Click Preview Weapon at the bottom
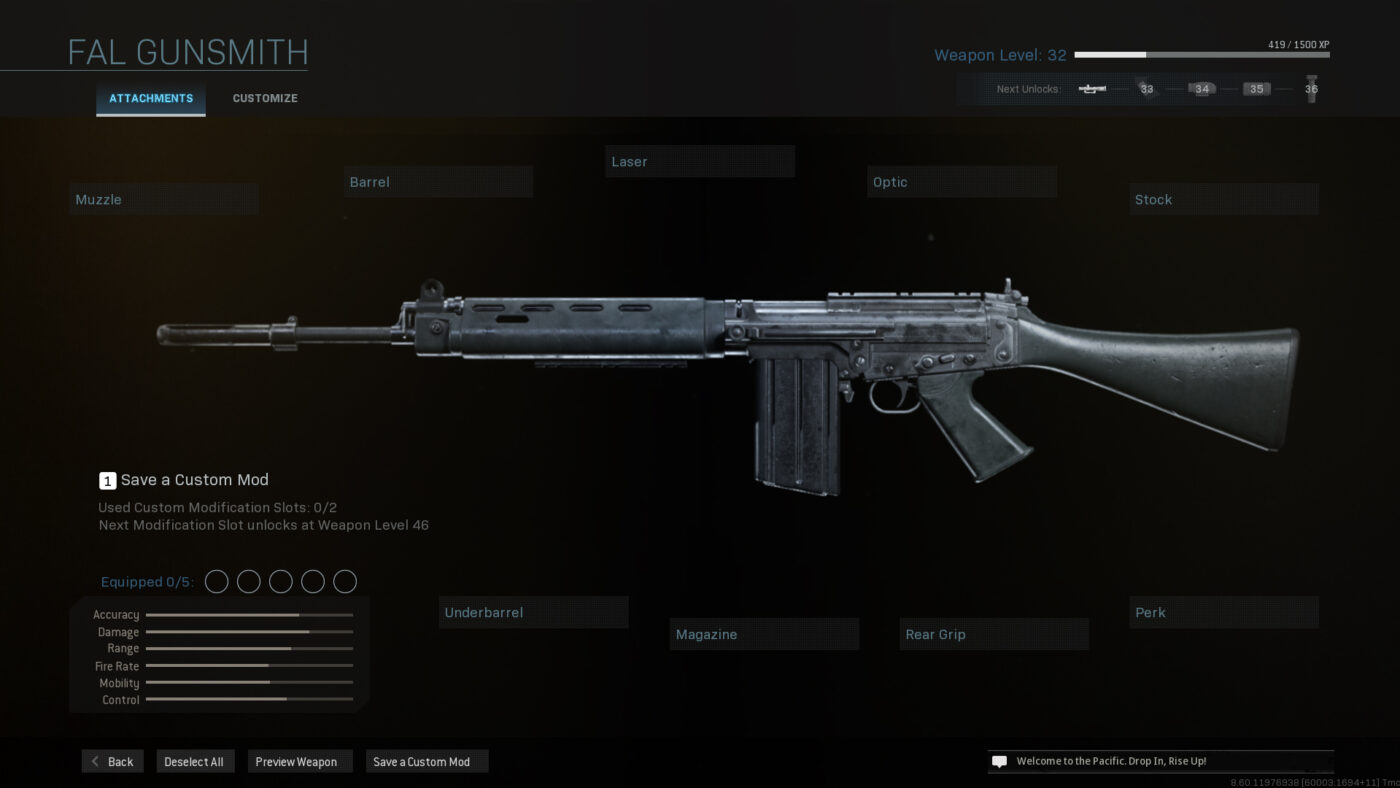This screenshot has width=1400, height=788. pyautogui.click(x=299, y=761)
